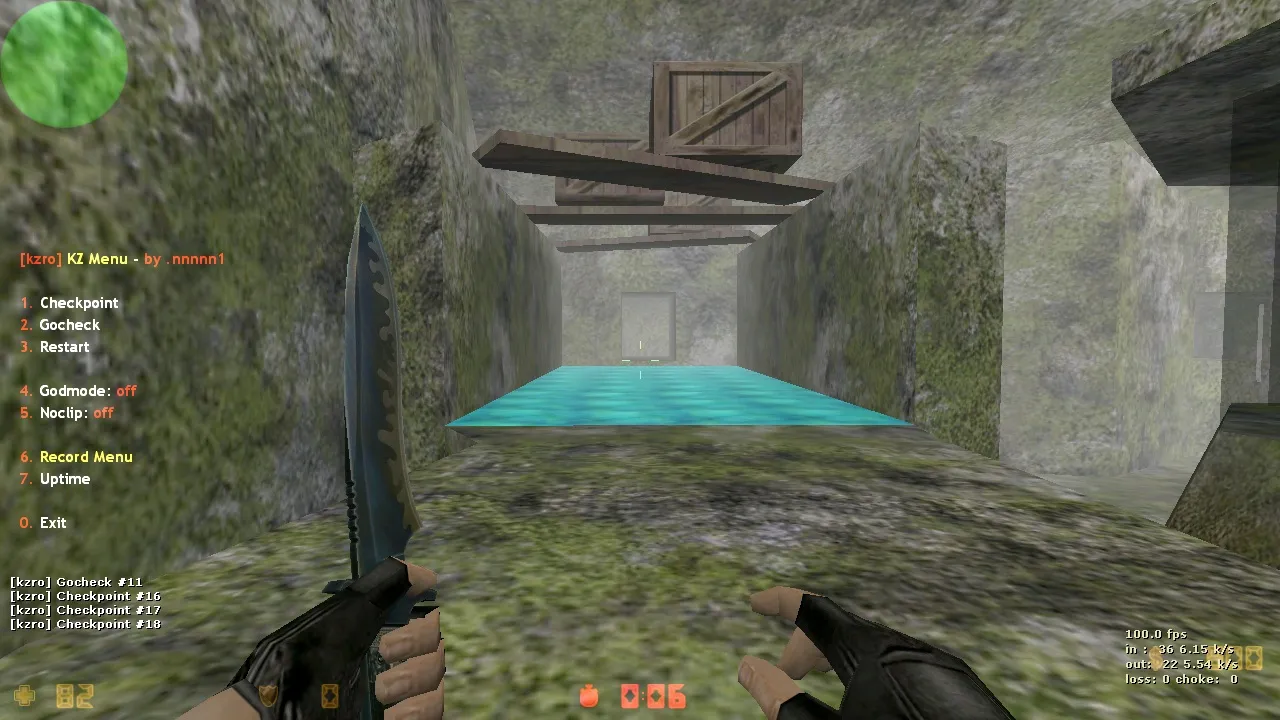Click the health counter showing 82
Image resolution: width=1280 pixels, height=720 pixels.
coord(74,697)
